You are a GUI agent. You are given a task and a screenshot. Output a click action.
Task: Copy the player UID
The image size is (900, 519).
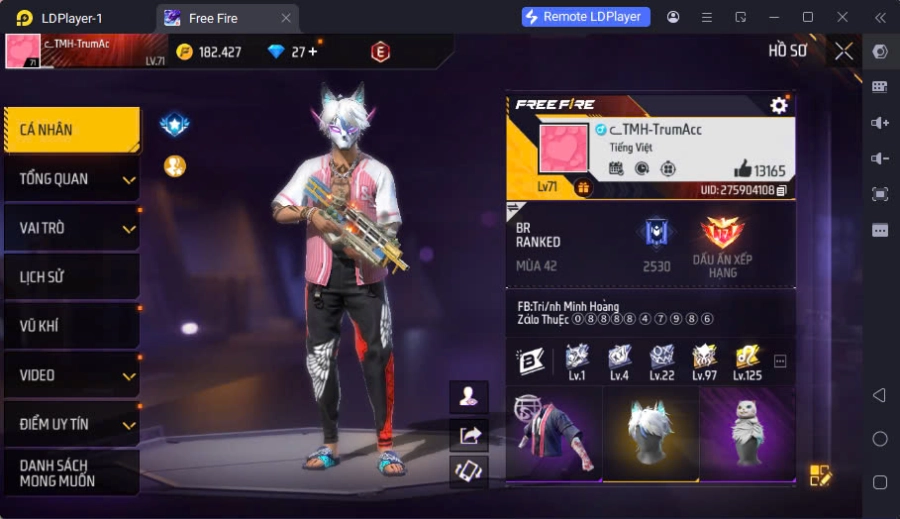(x=782, y=190)
